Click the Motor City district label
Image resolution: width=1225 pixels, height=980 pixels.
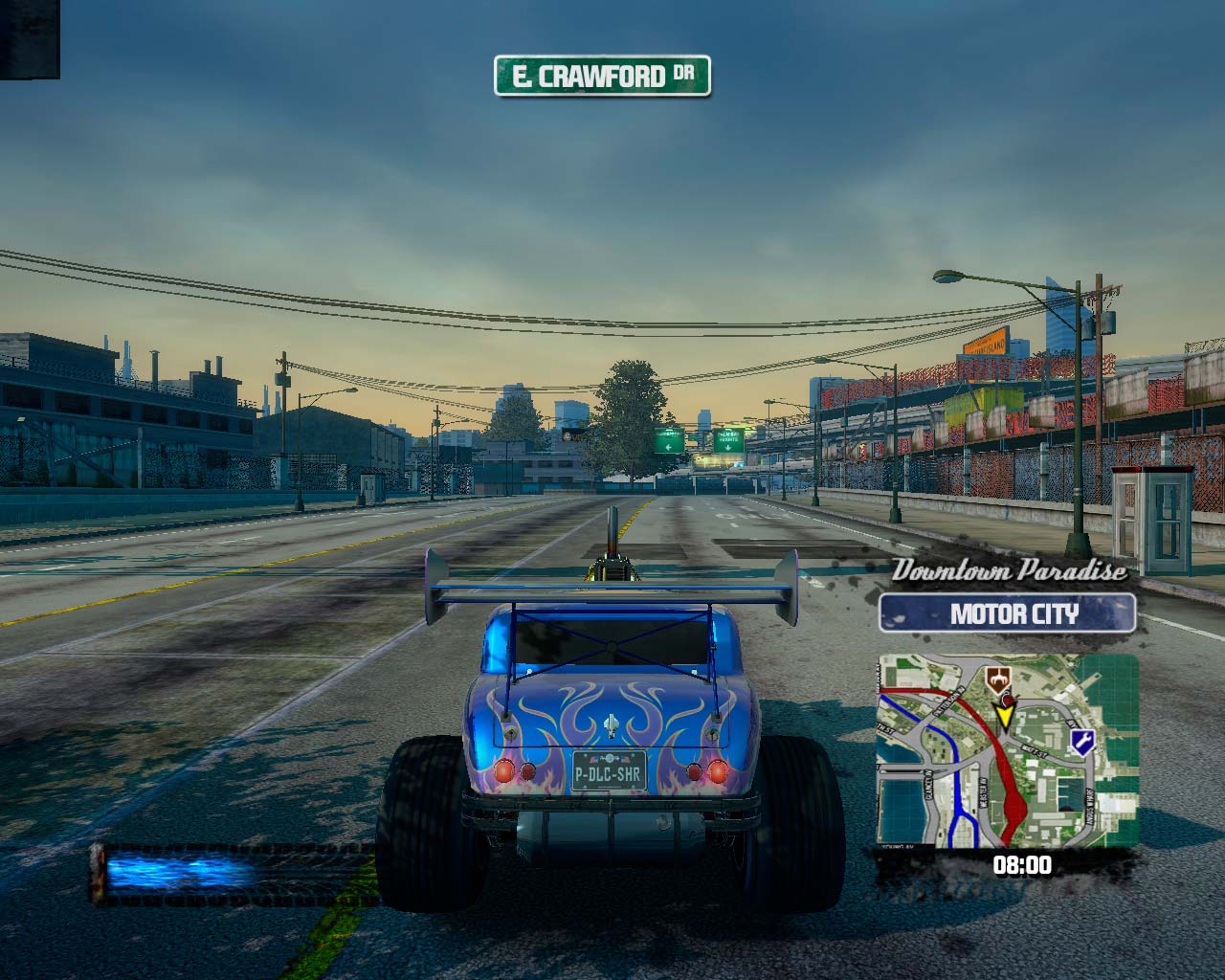tap(1007, 613)
